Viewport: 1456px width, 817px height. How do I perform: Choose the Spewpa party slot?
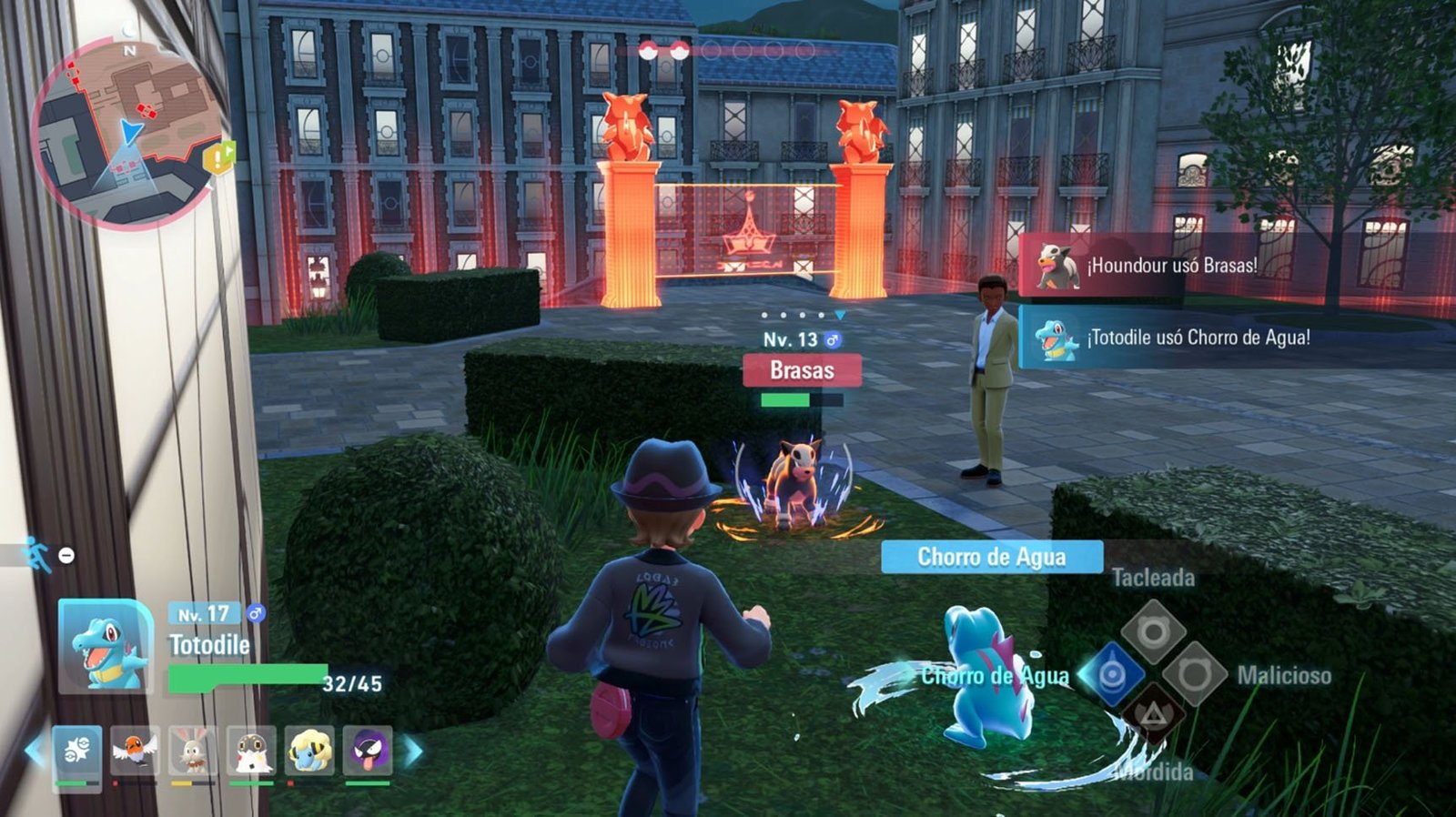[251, 751]
